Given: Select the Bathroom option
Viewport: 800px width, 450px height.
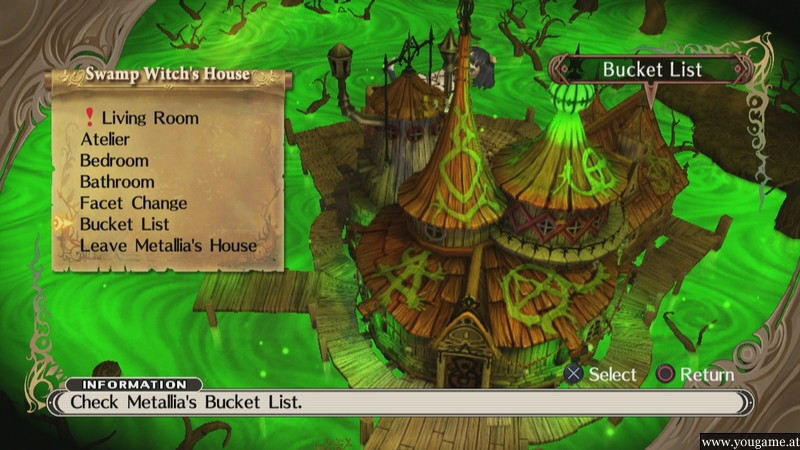Looking at the screenshot, I should pyautogui.click(x=117, y=182).
